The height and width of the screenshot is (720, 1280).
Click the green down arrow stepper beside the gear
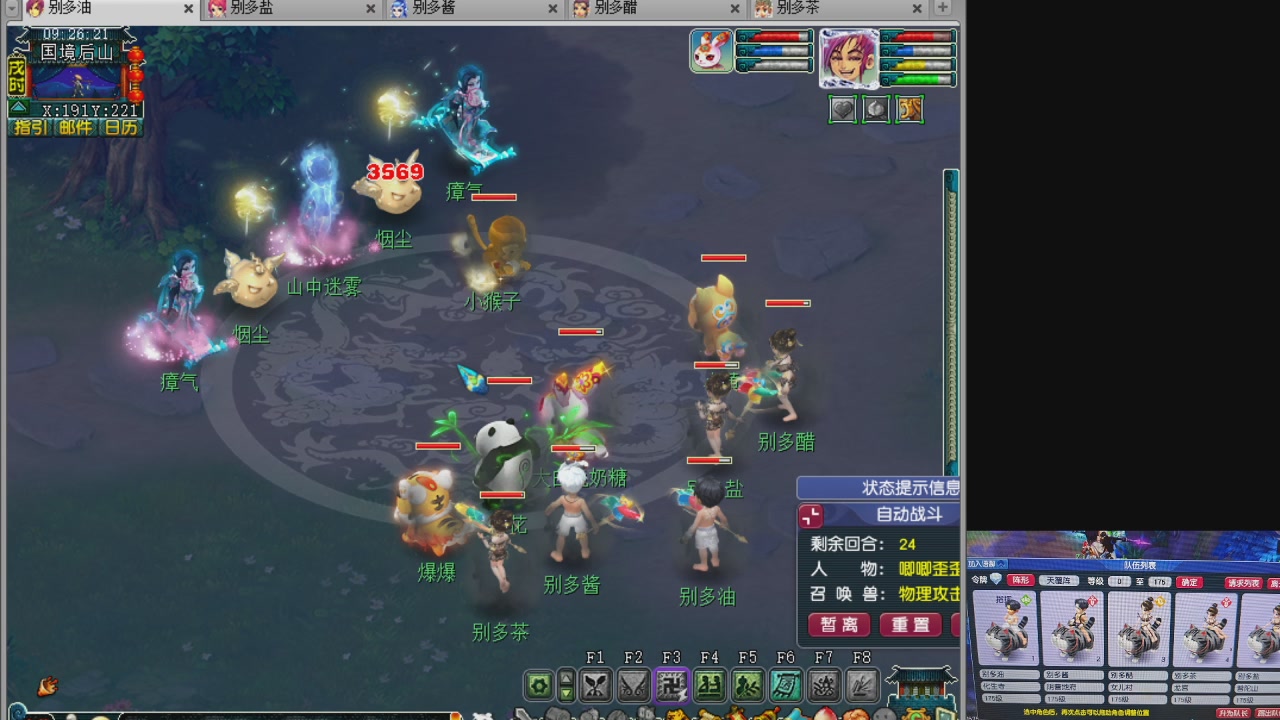pyautogui.click(x=565, y=691)
